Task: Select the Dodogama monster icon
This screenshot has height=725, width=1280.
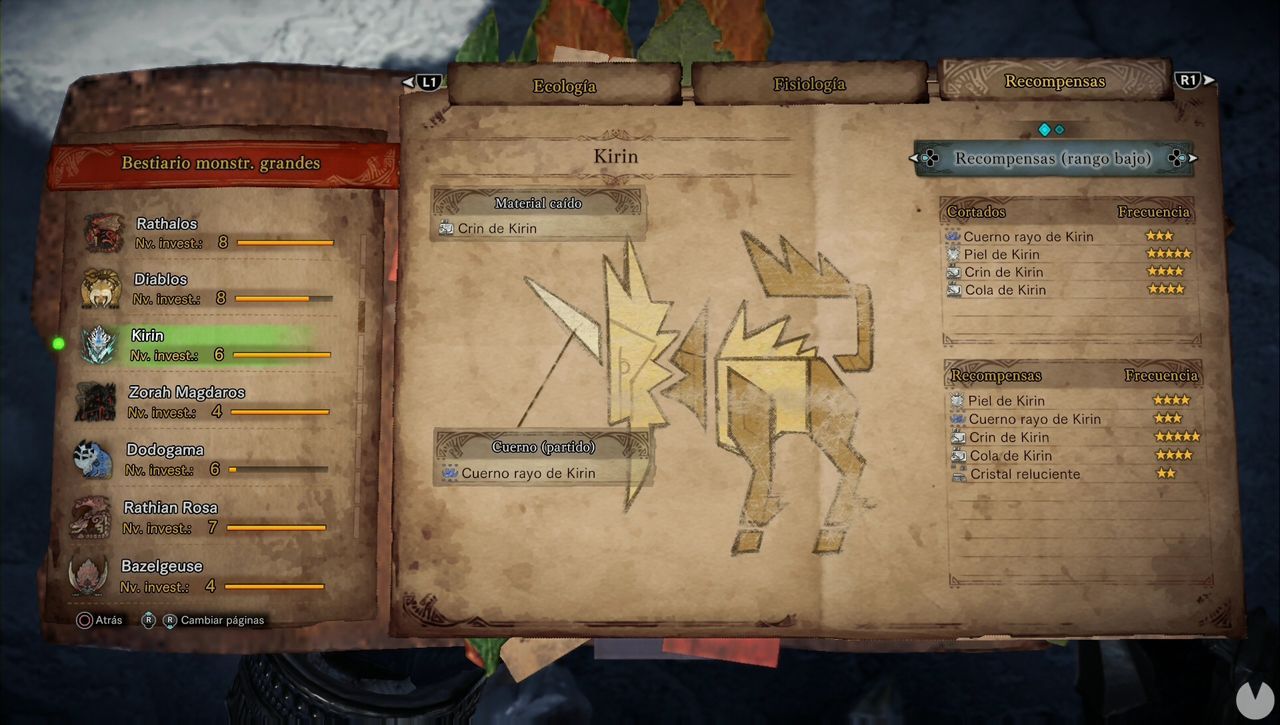Action: coord(95,458)
